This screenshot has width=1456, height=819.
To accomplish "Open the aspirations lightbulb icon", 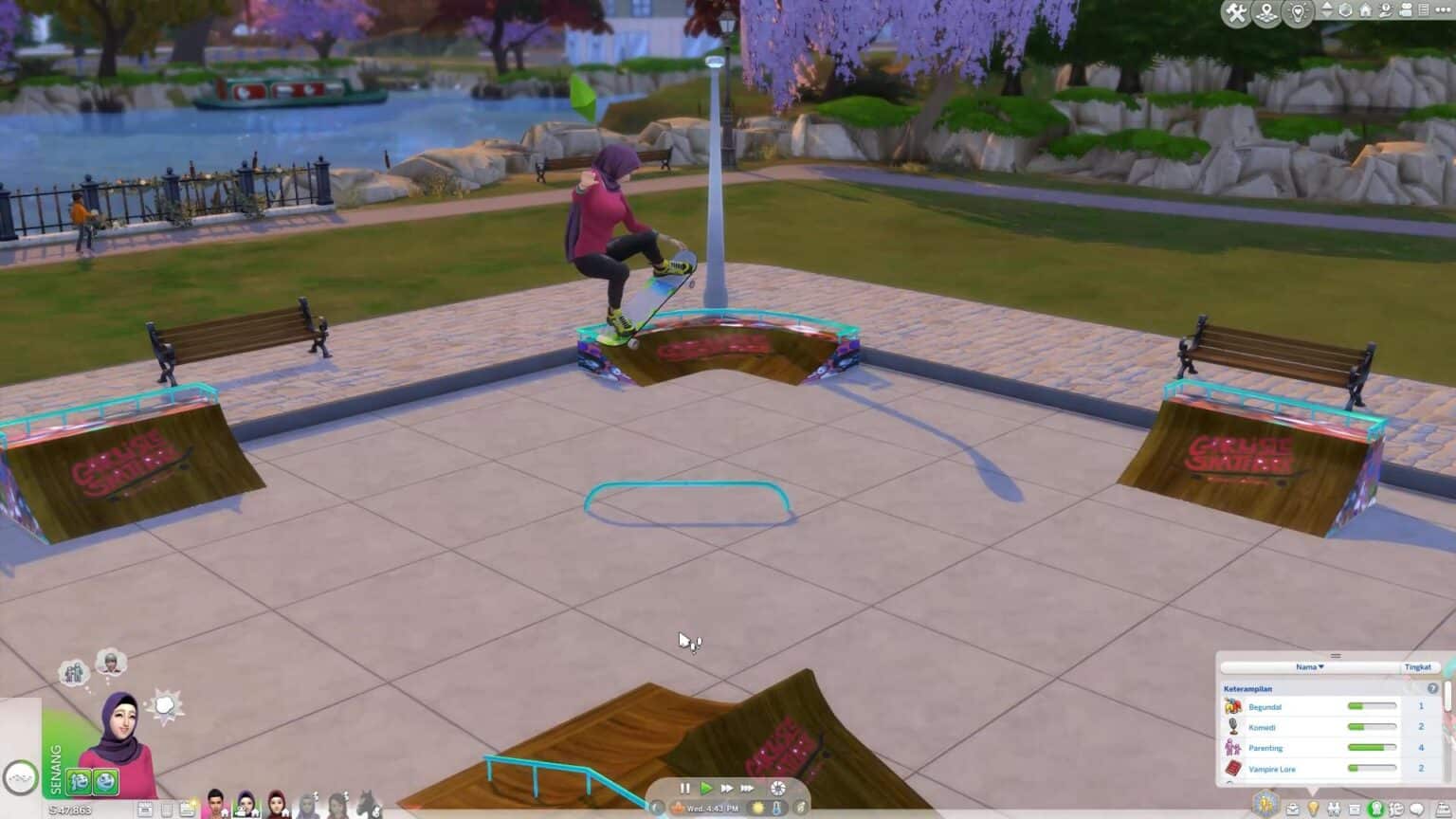I will 1314,809.
